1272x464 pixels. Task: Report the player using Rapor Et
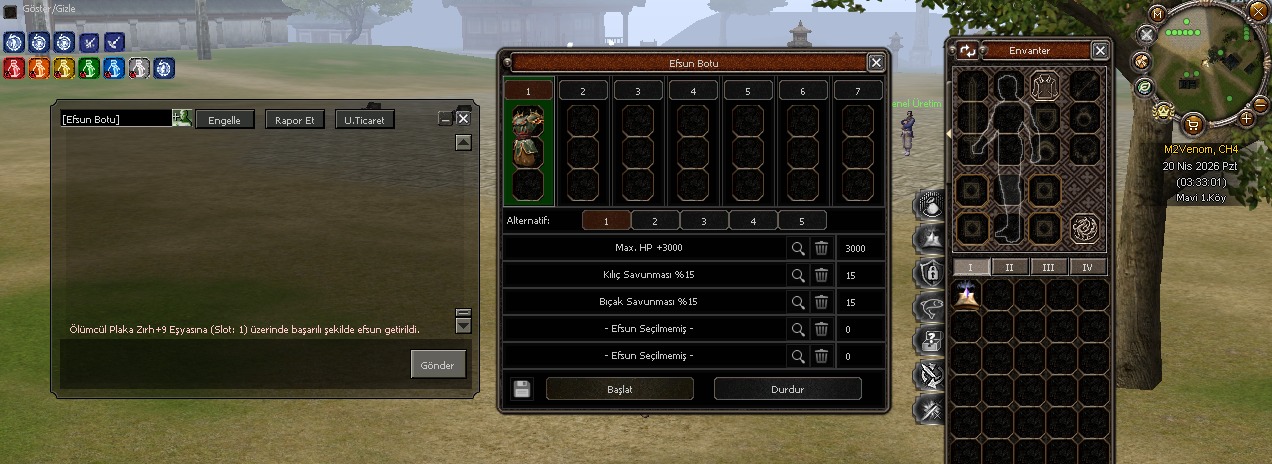295,120
